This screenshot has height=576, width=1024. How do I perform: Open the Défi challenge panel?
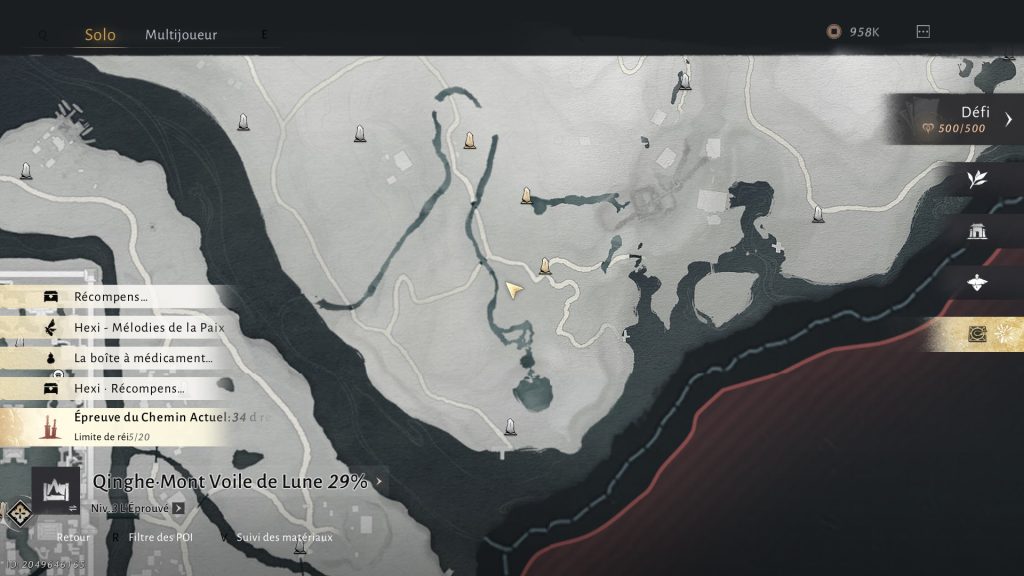[x=959, y=120]
